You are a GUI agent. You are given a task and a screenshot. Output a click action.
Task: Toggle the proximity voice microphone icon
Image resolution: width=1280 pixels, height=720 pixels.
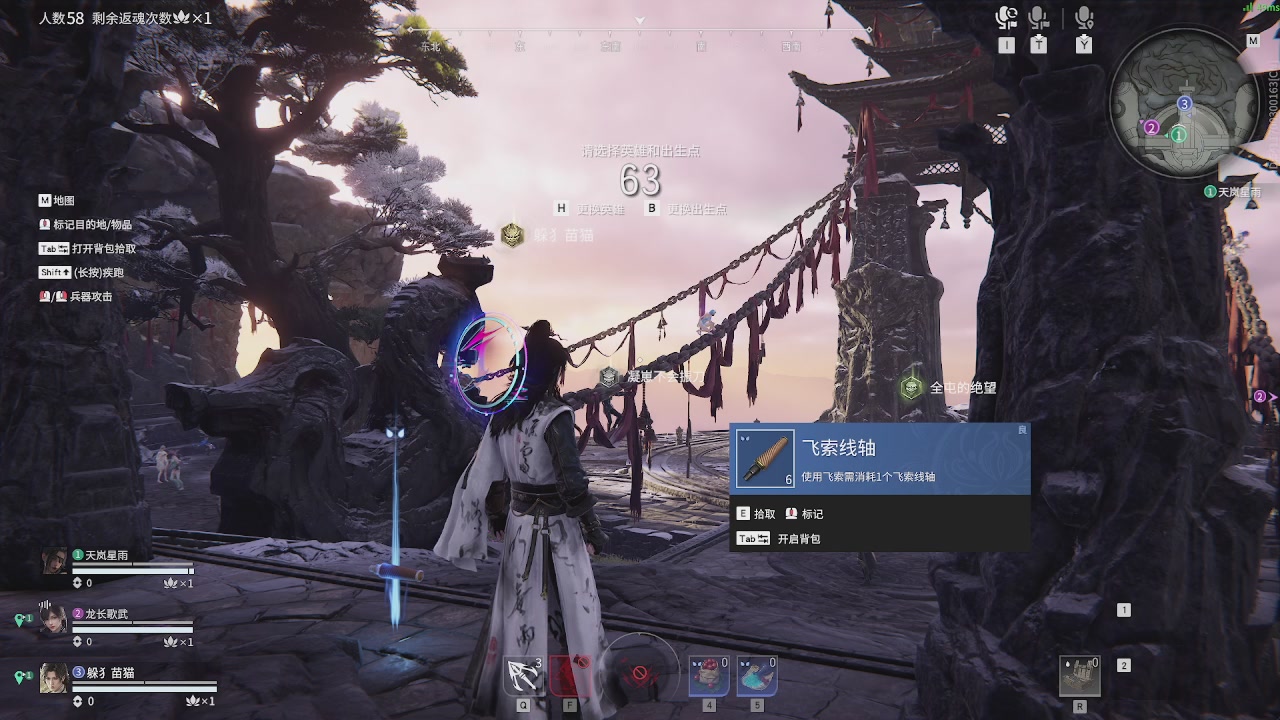coord(1084,18)
